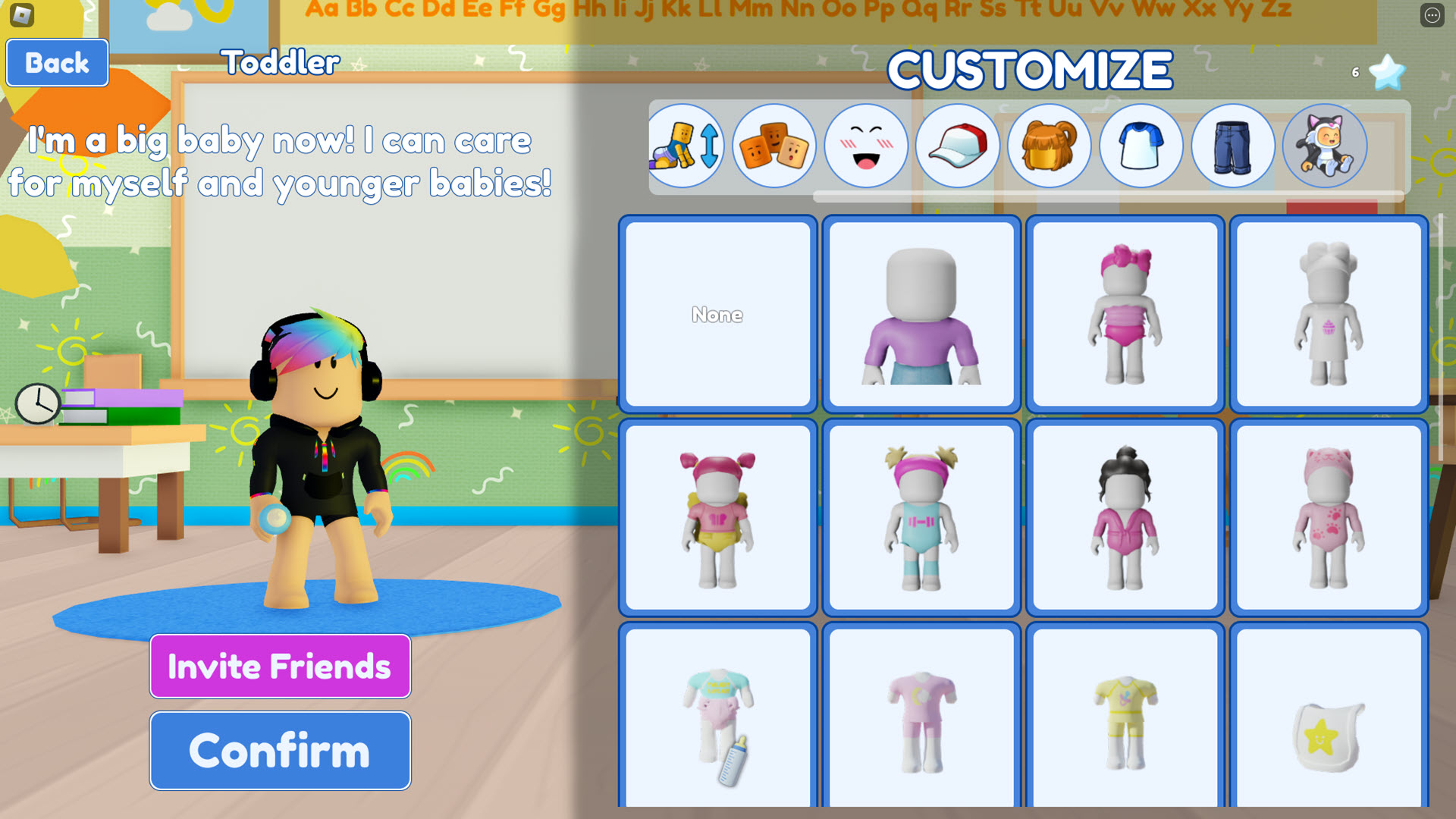Open the pants customization category
Viewport: 1456px width, 819px height.
tap(1233, 146)
